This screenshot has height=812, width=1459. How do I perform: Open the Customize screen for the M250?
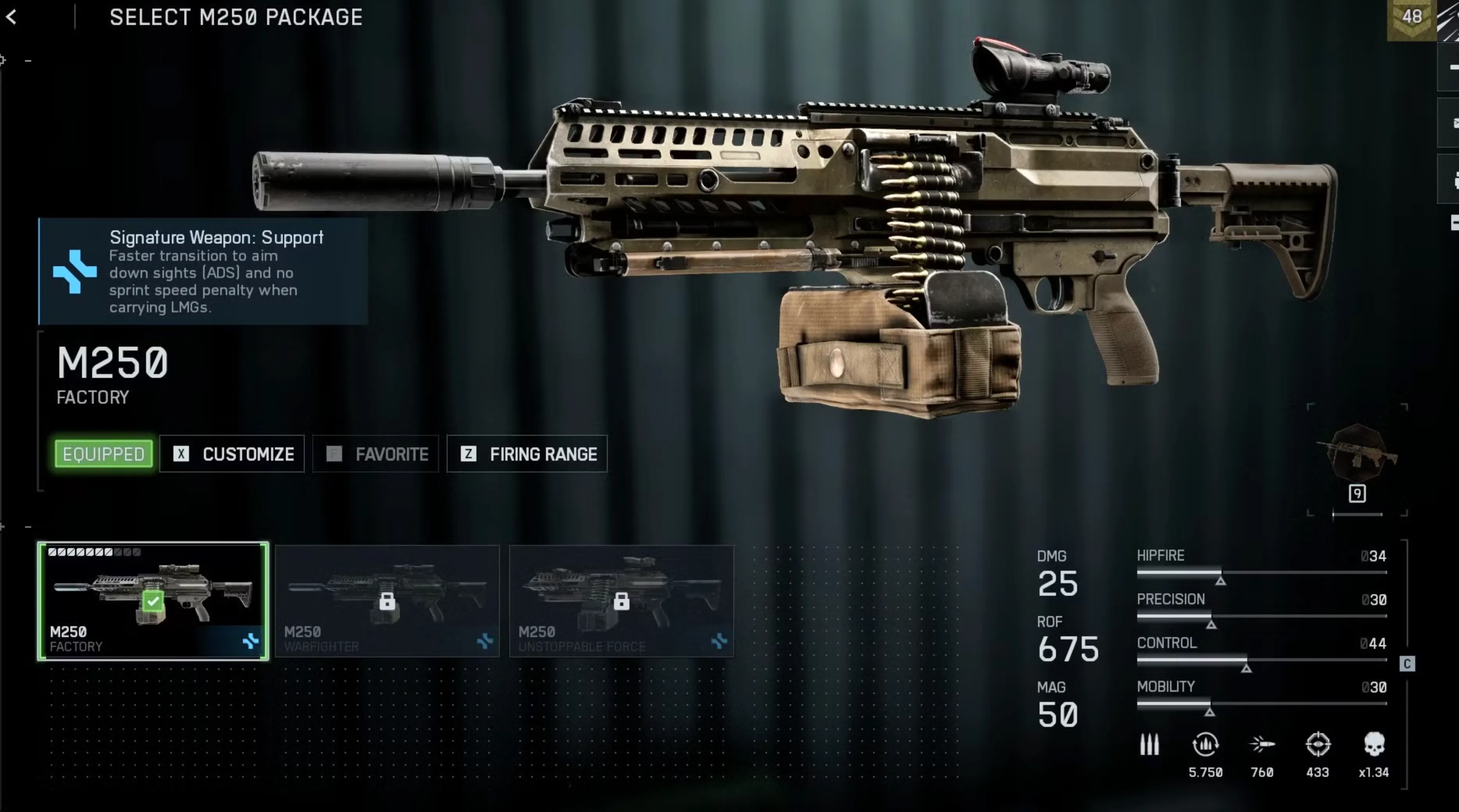click(x=232, y=454)
